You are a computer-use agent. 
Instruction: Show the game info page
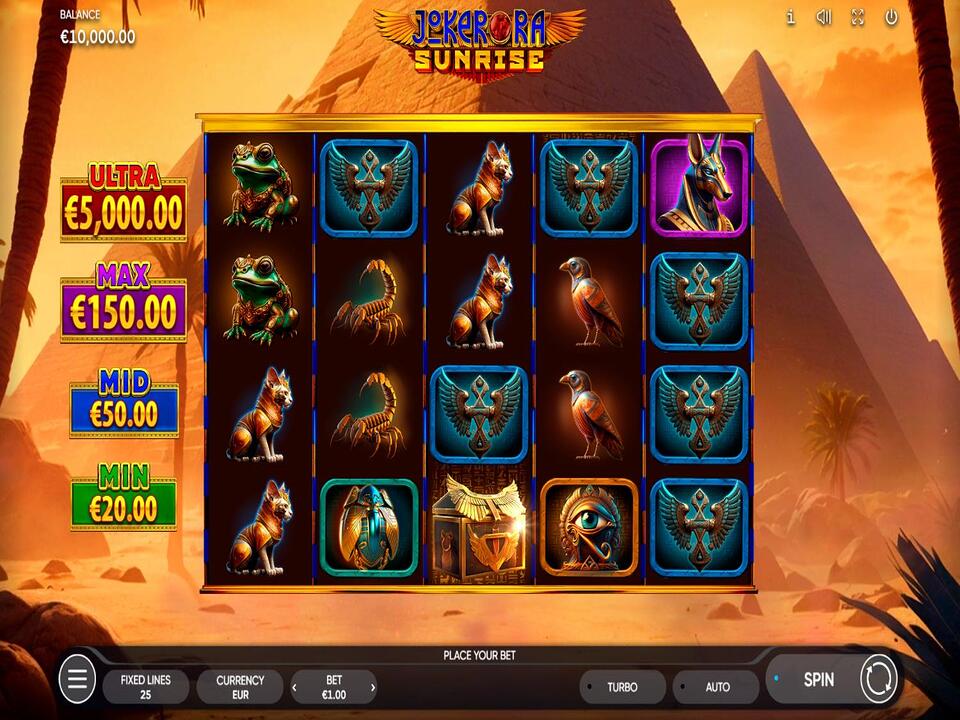pos(790,17)
